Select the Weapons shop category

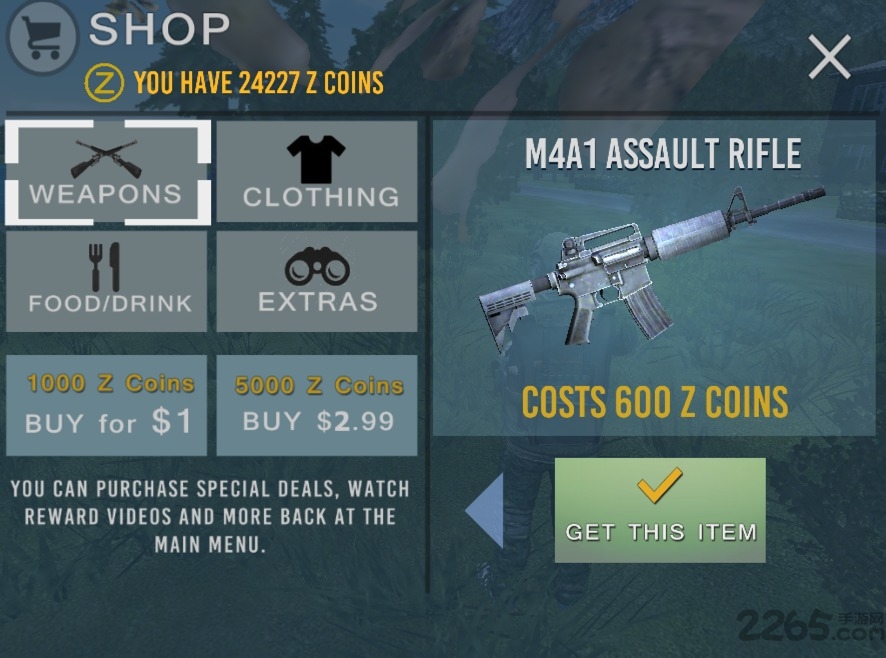(x=108, y=172)
